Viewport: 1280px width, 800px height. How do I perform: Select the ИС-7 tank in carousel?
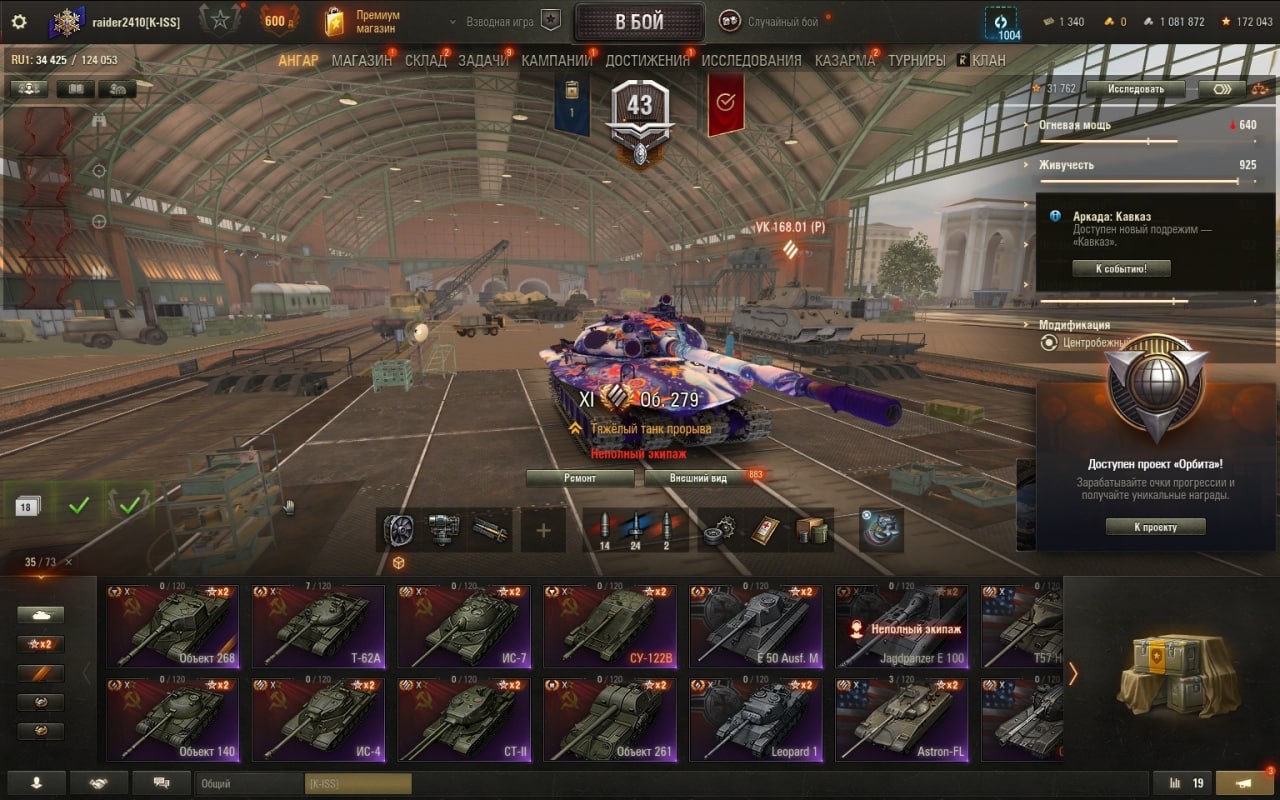[464, 626]
